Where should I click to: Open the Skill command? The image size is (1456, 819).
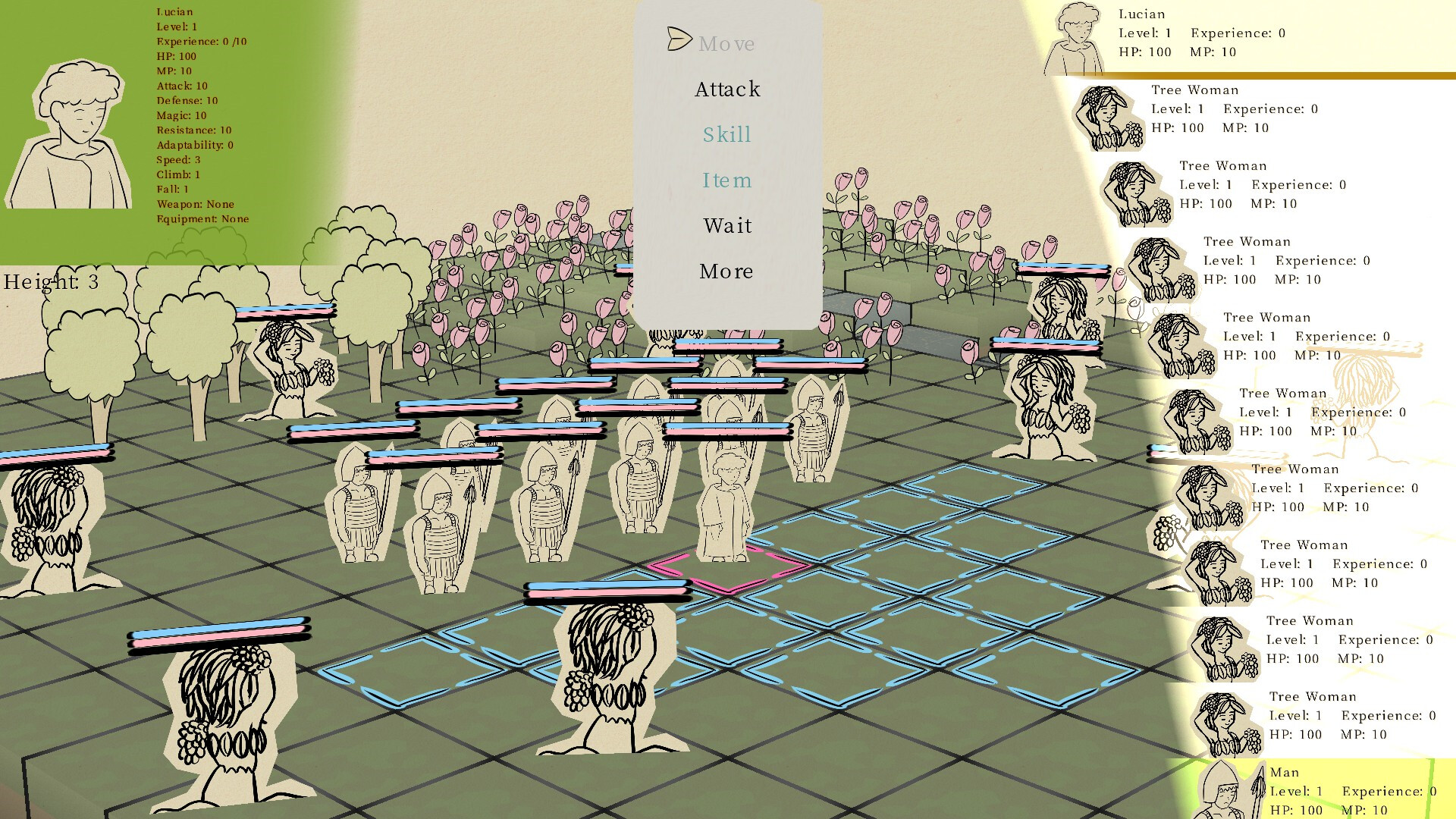tap(726, 134)
